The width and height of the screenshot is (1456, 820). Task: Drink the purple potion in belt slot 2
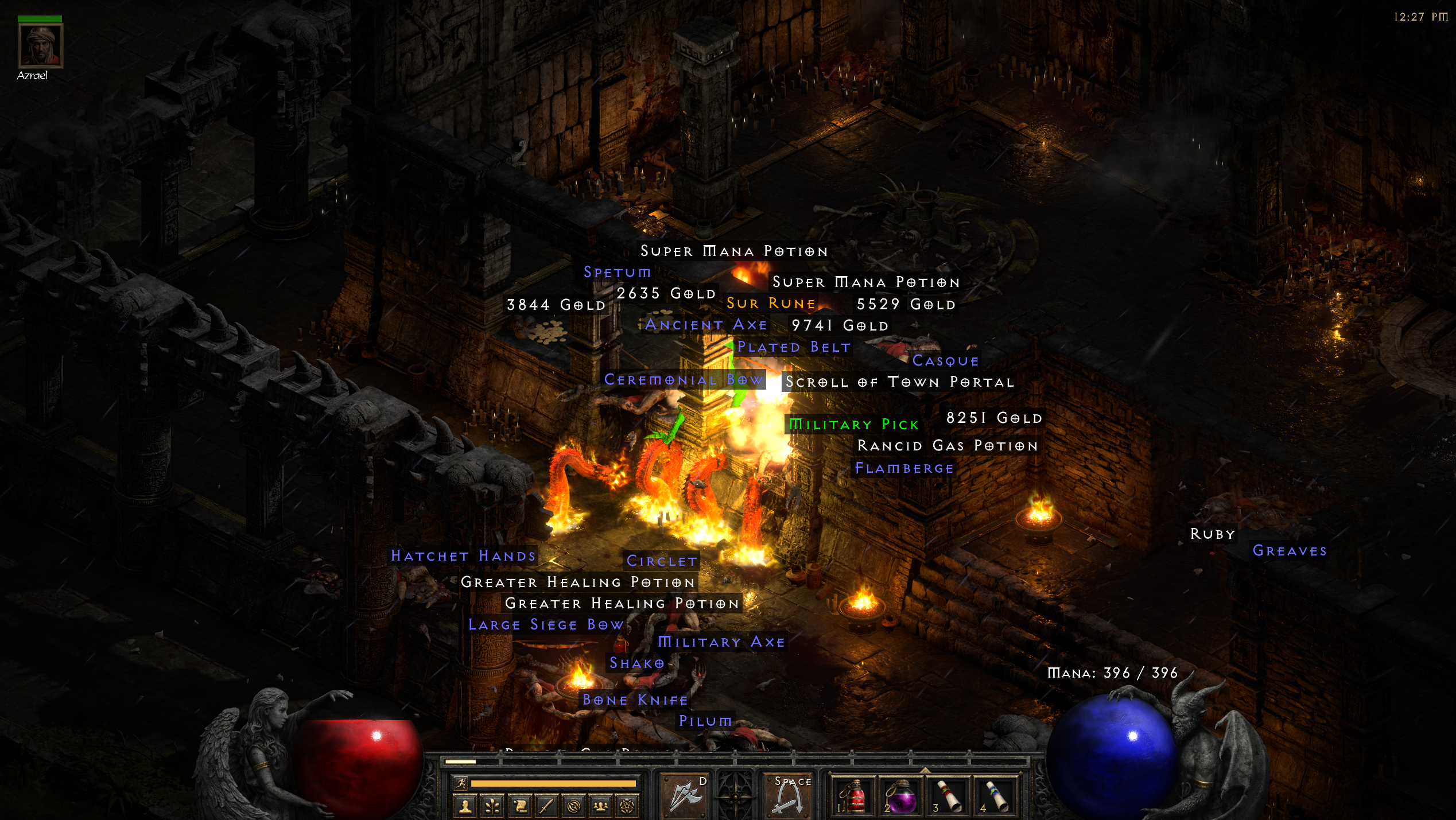(902, 798)
